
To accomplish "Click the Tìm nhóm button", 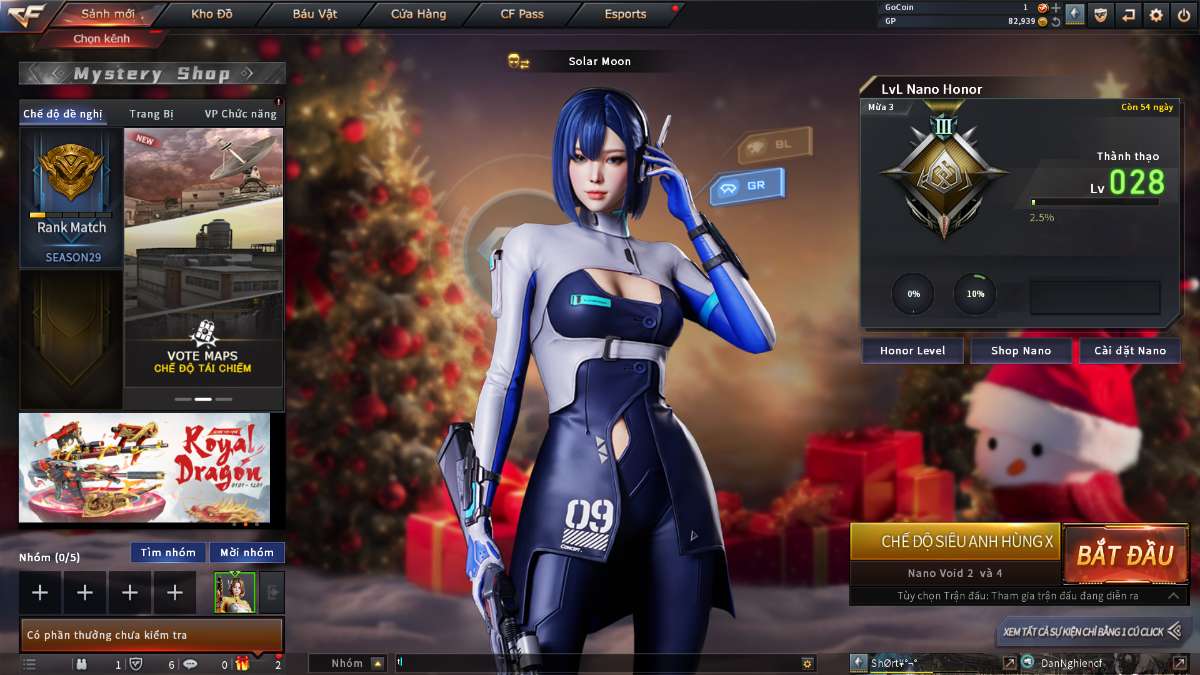I will coord(168,552).
